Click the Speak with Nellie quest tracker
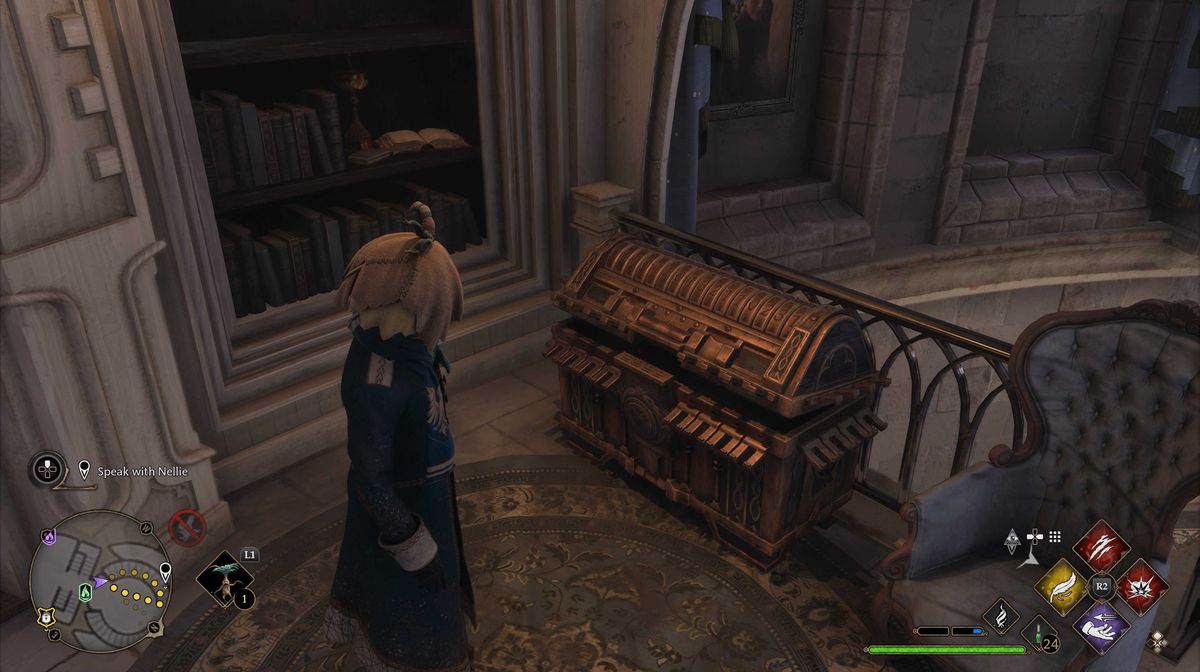The width and height of the screenshot is (1200, 672). pos(141,470)
